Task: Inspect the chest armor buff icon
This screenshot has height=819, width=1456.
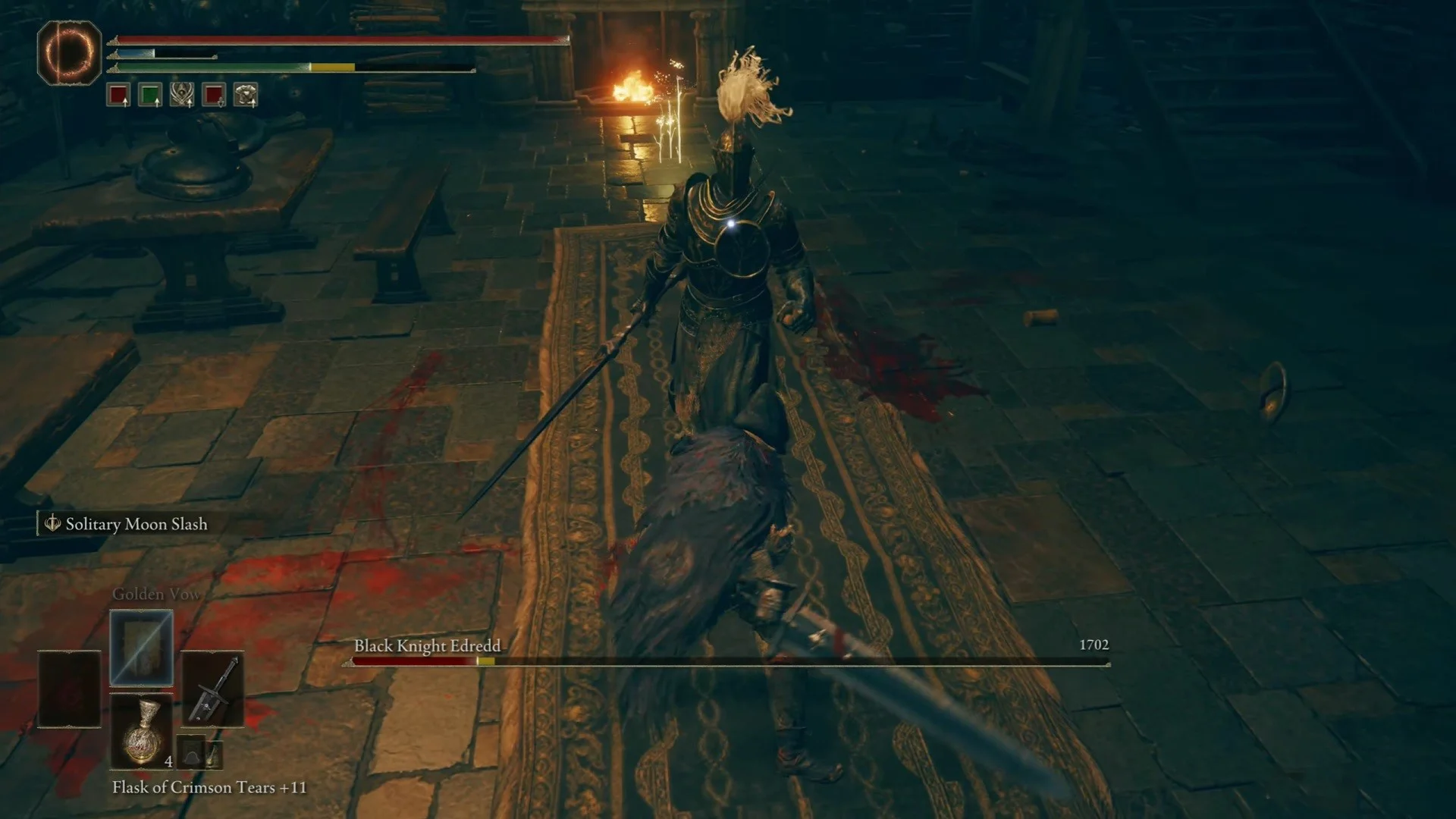Action: (x=246, y=95)
